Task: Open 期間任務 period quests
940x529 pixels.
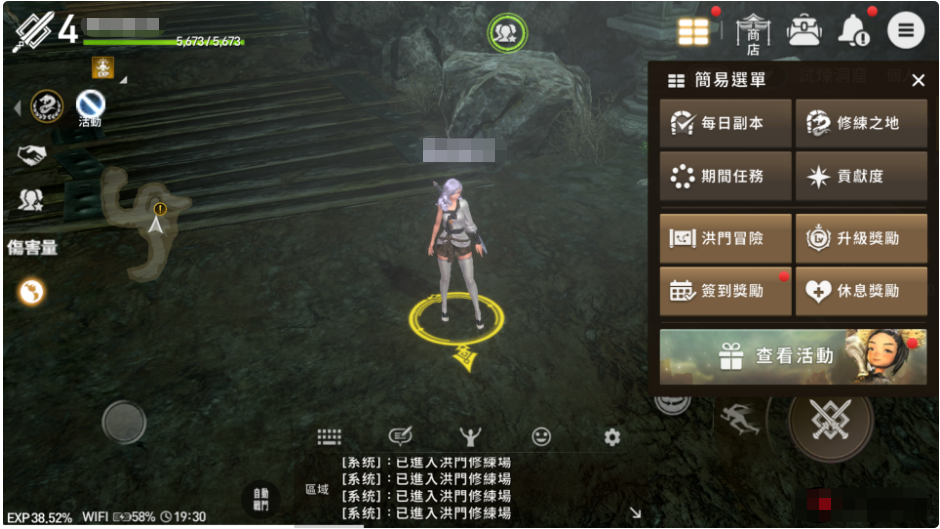Action: 725,176
